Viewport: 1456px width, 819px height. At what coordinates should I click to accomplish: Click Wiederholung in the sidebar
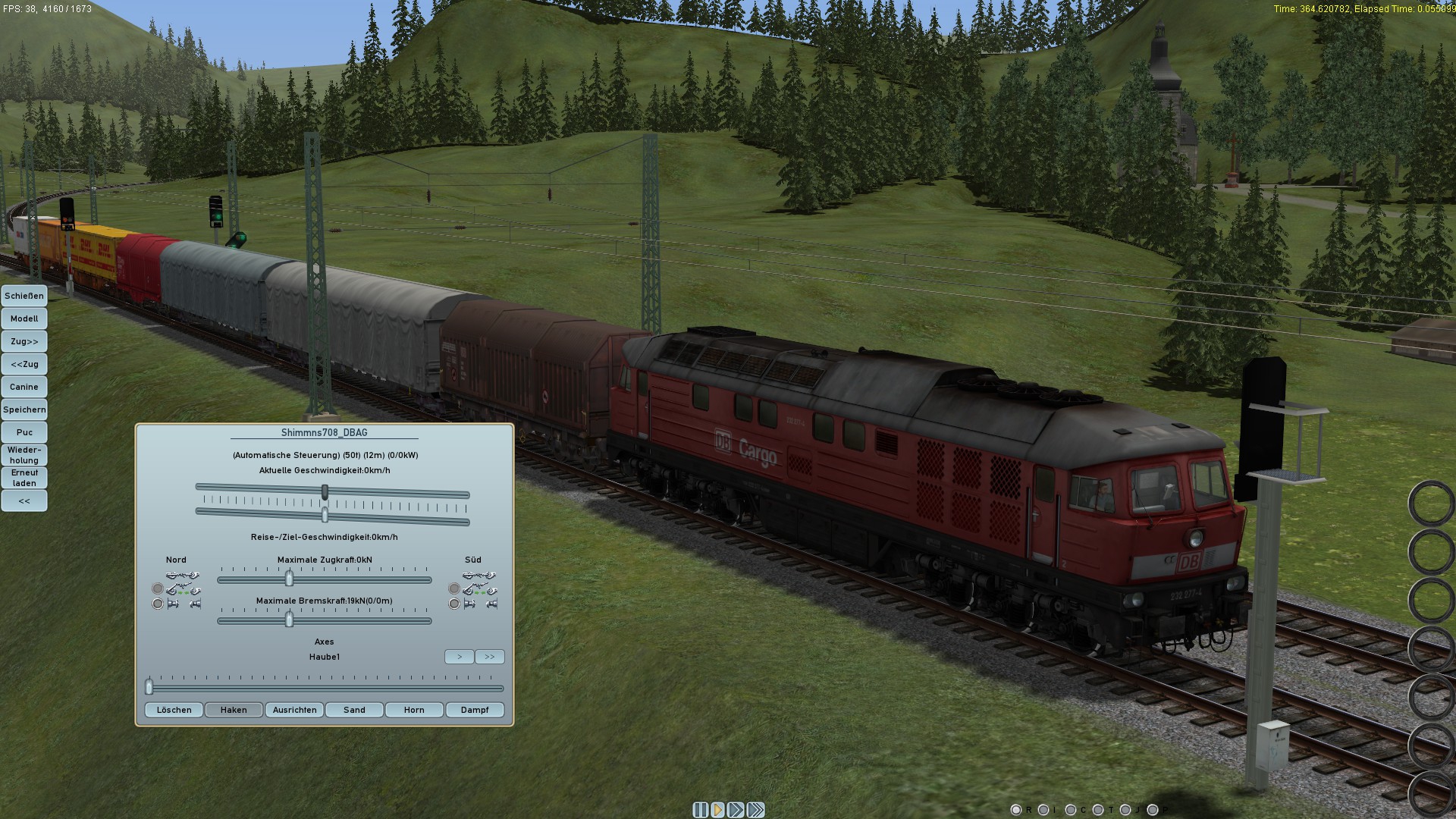(x=24, y=455)
